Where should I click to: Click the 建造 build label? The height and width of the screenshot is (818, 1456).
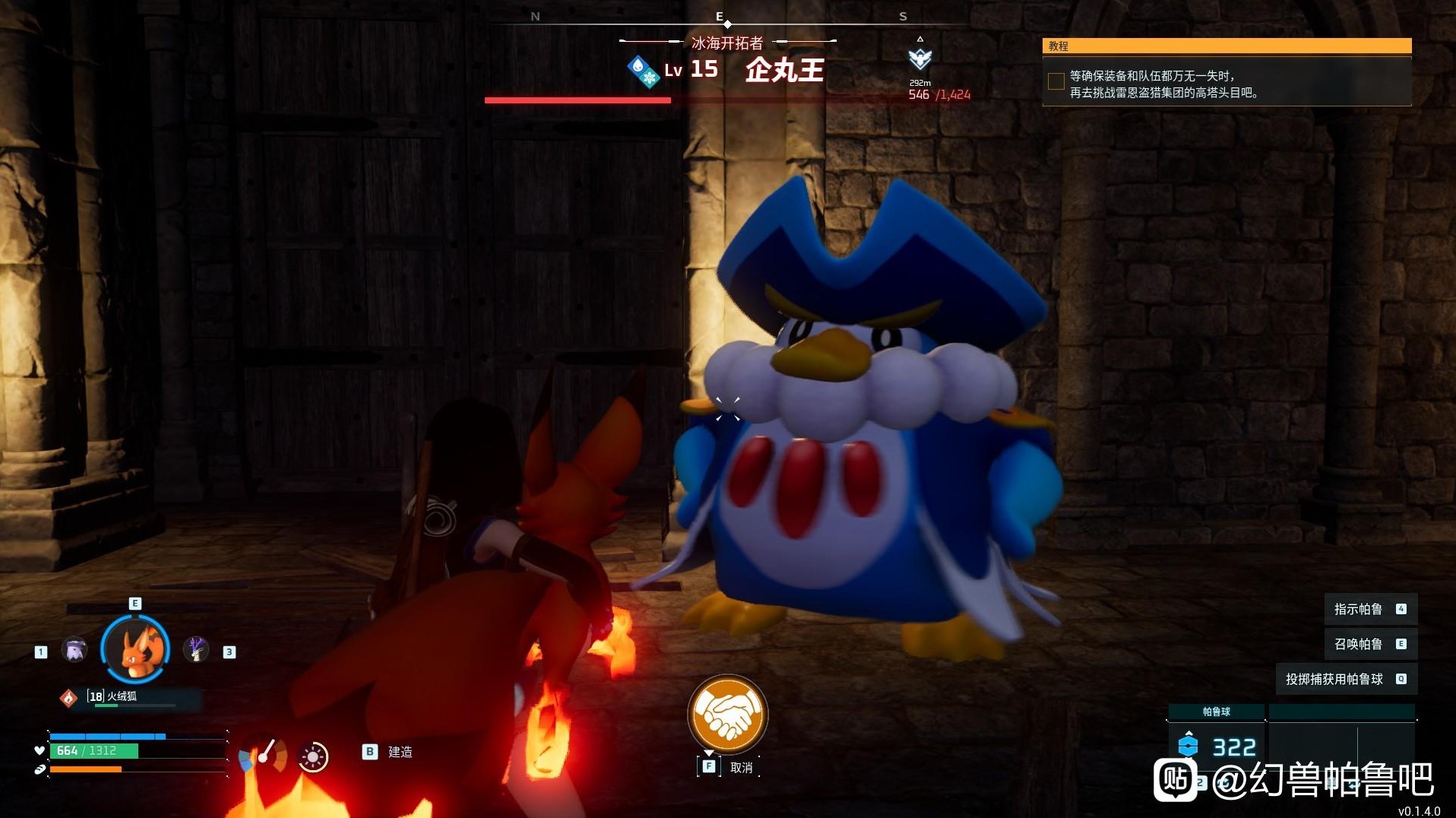400,752
